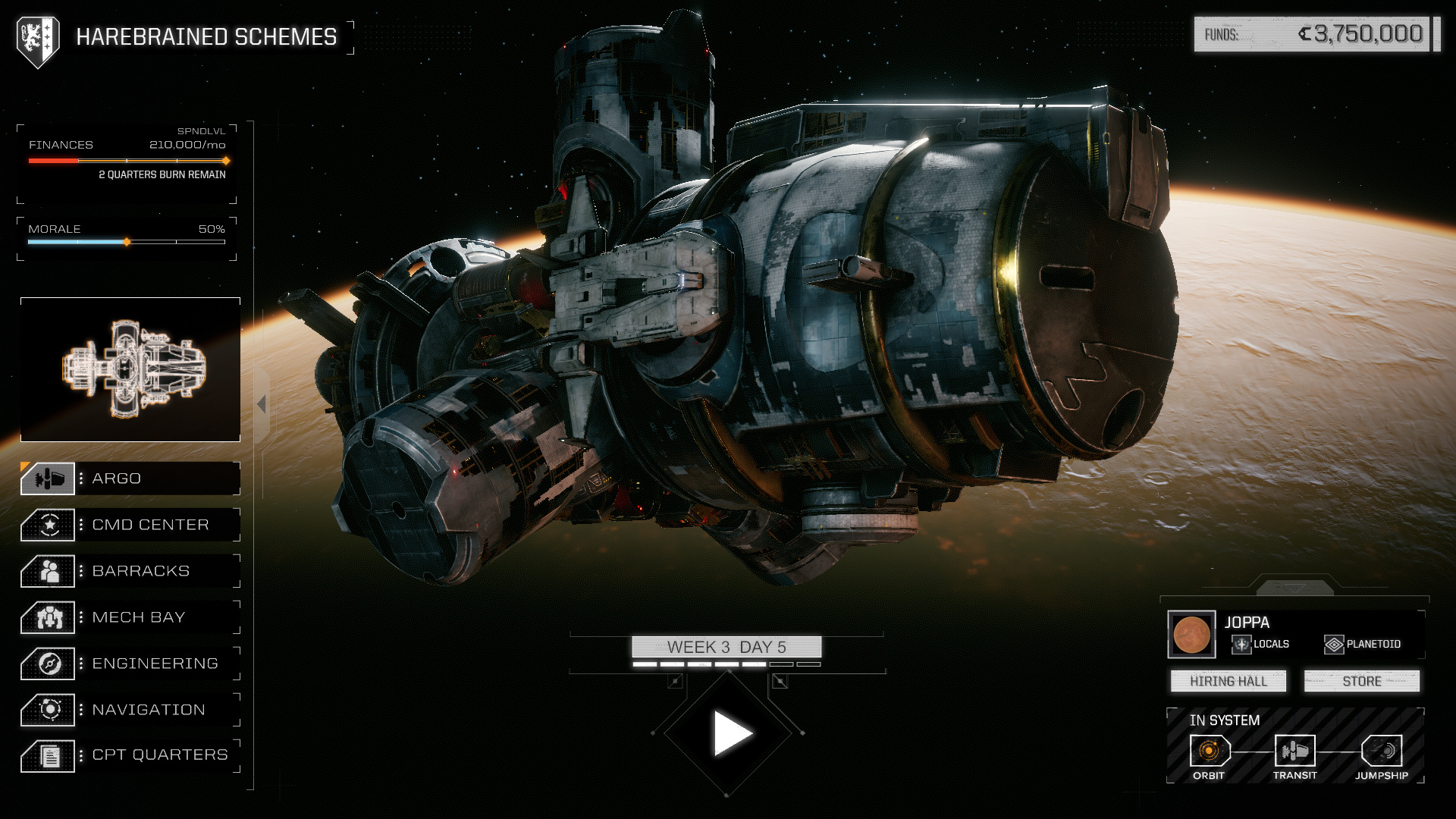Select the Harebrained Schemes company banner
Screen dimensions: 1456x819
(38, 33)
